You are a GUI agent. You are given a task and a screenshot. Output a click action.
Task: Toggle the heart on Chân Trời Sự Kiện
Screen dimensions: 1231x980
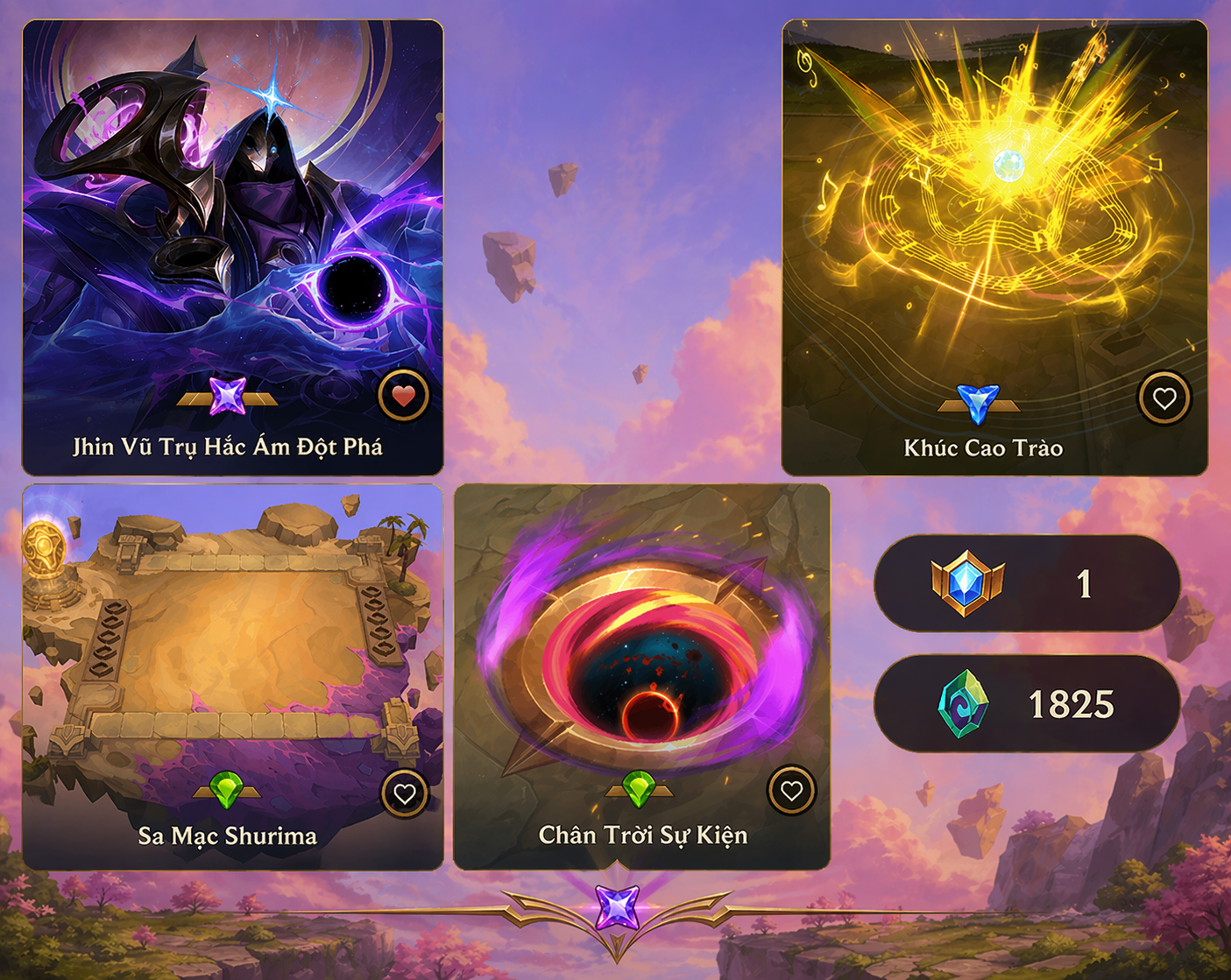click(790, 793)
